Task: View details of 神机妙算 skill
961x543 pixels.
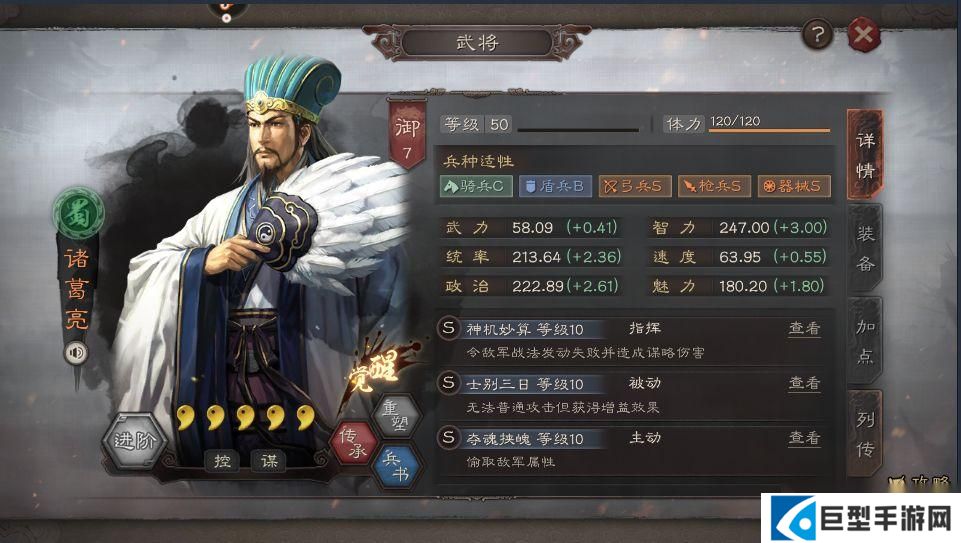Action: (804, 329)
